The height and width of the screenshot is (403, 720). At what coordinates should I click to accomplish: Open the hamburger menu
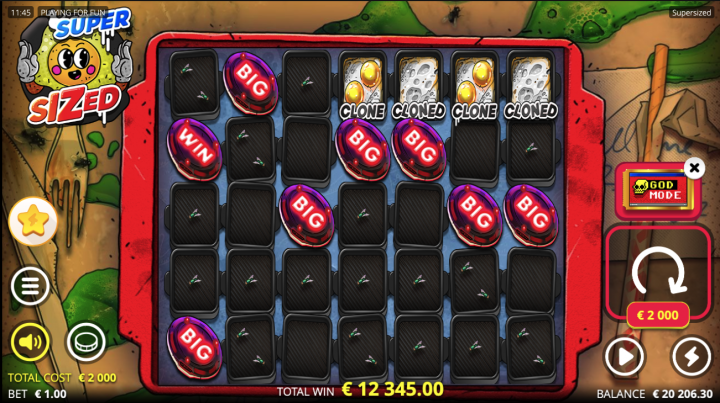coord(30,287)
